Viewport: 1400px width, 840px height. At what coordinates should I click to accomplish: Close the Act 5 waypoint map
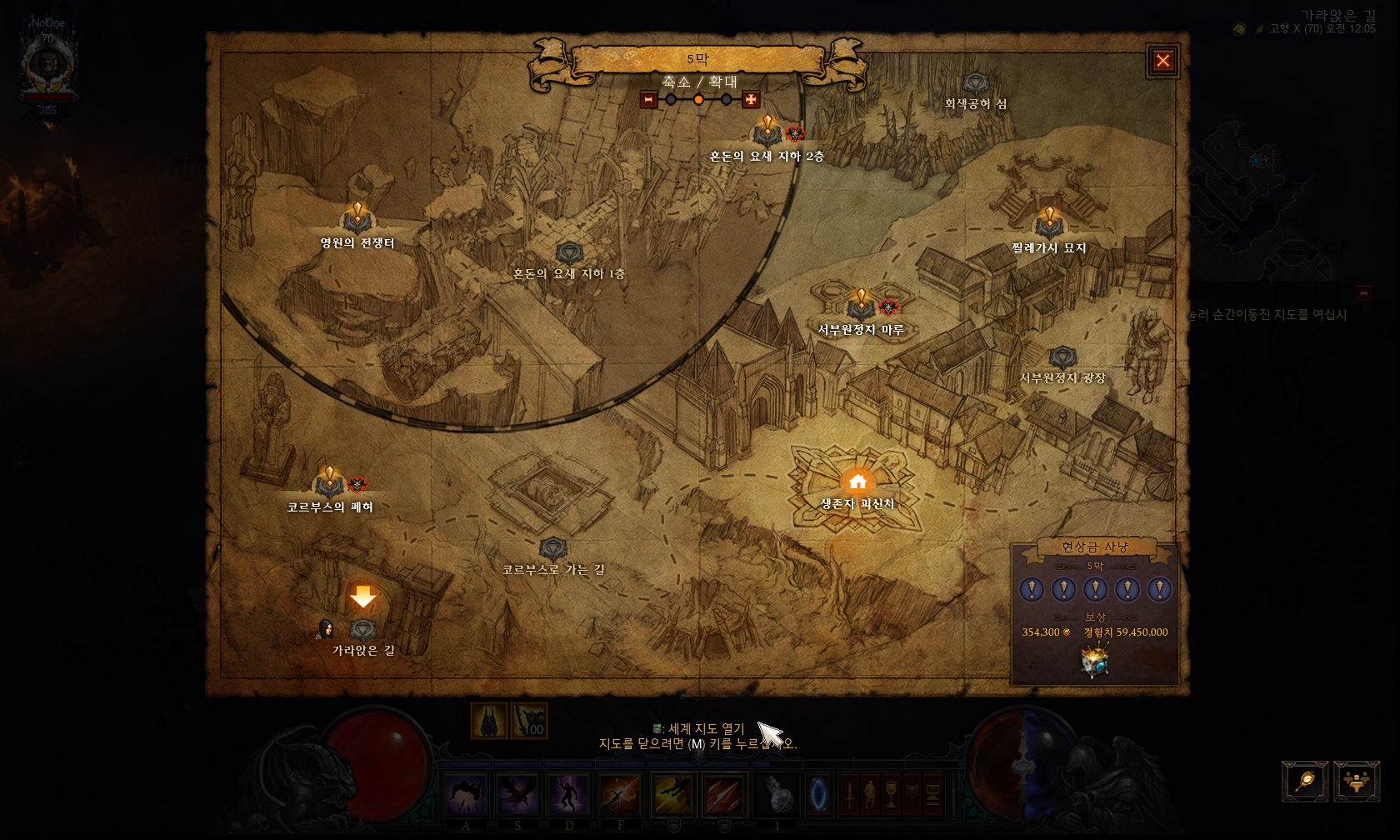click(1162, 61)
